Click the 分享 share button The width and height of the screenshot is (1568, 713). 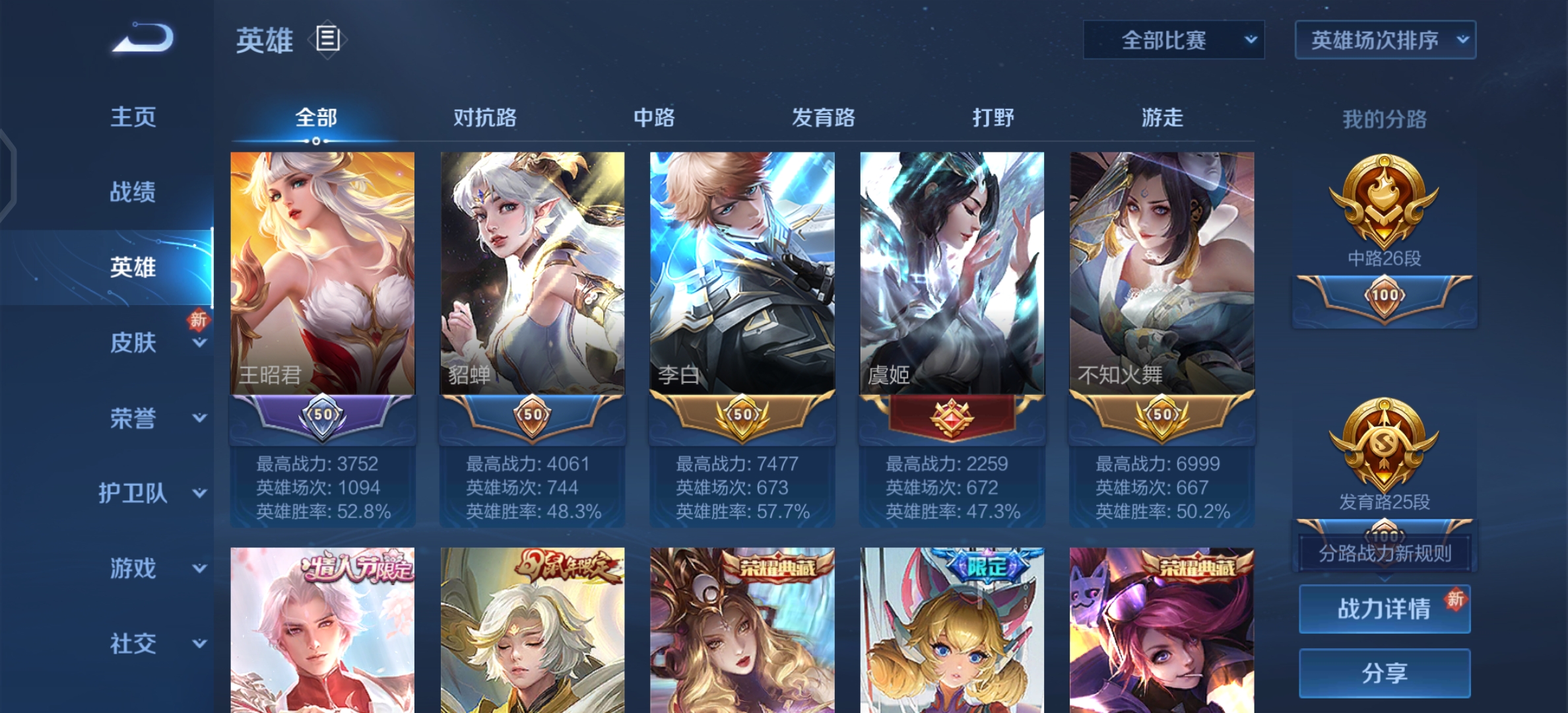click(1384, 672)
